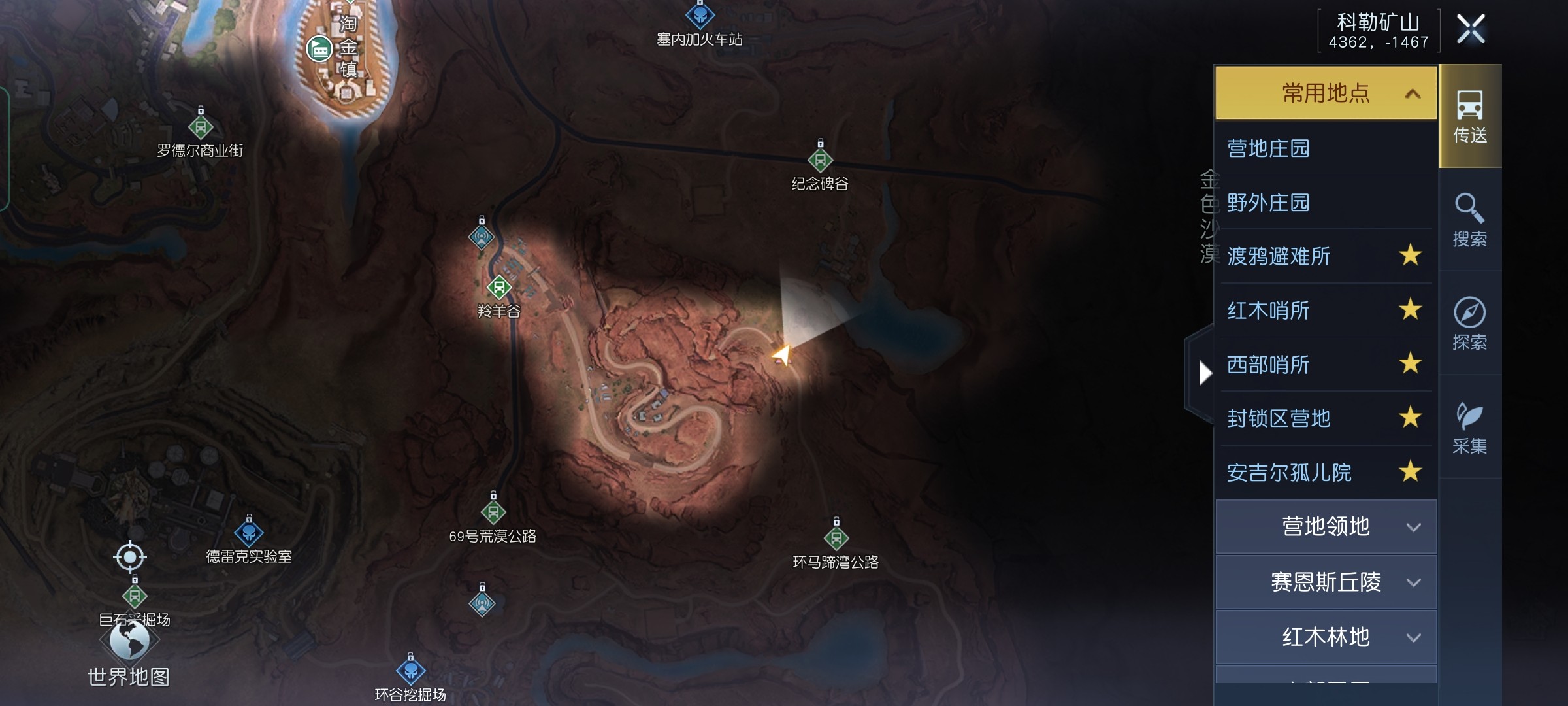
Task: Open the 搜索 search tab
Action: click(1470, 220)
